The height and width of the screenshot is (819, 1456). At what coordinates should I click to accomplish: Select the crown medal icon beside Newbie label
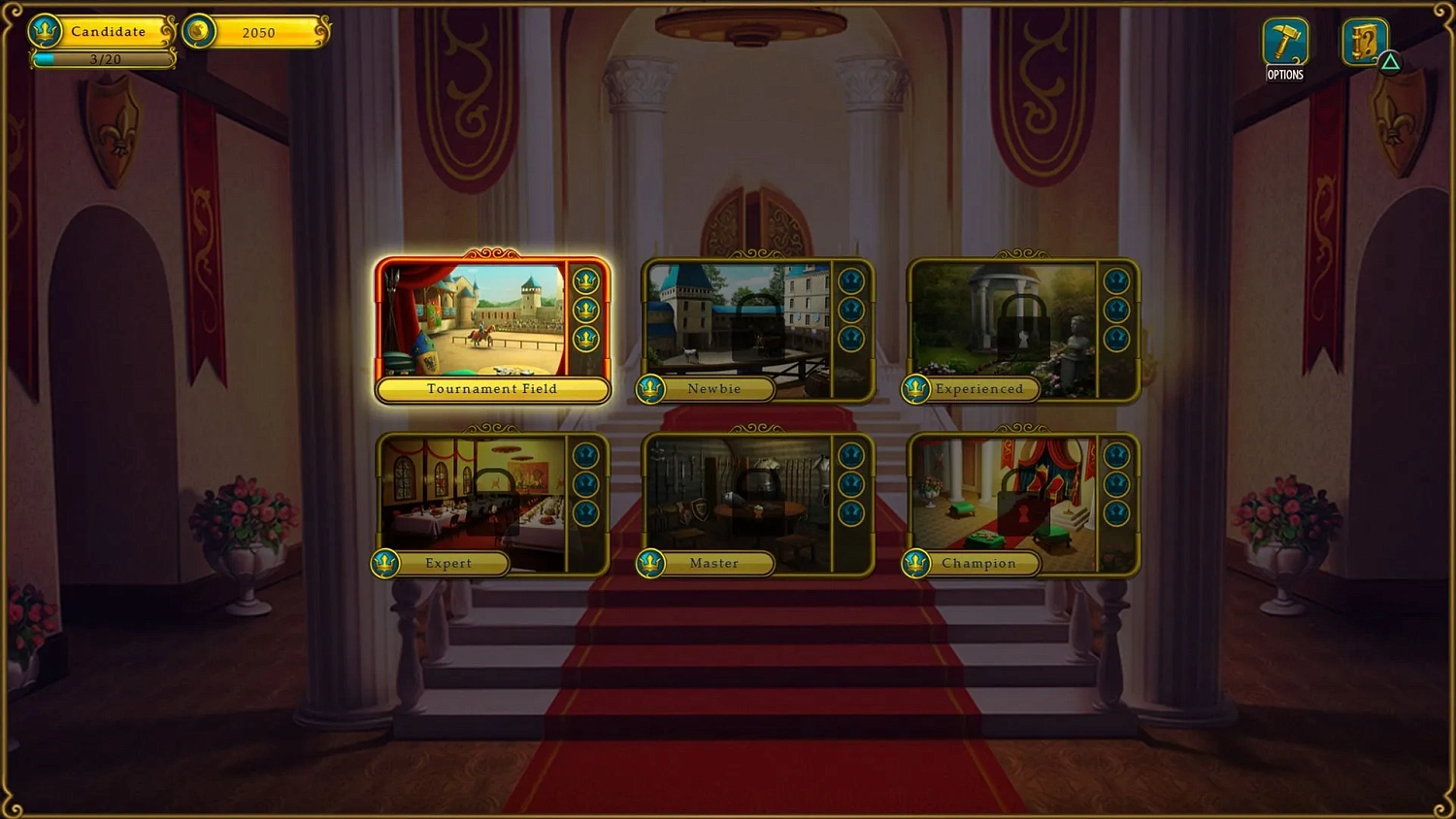pyautogui.click(x=650, y=389)
